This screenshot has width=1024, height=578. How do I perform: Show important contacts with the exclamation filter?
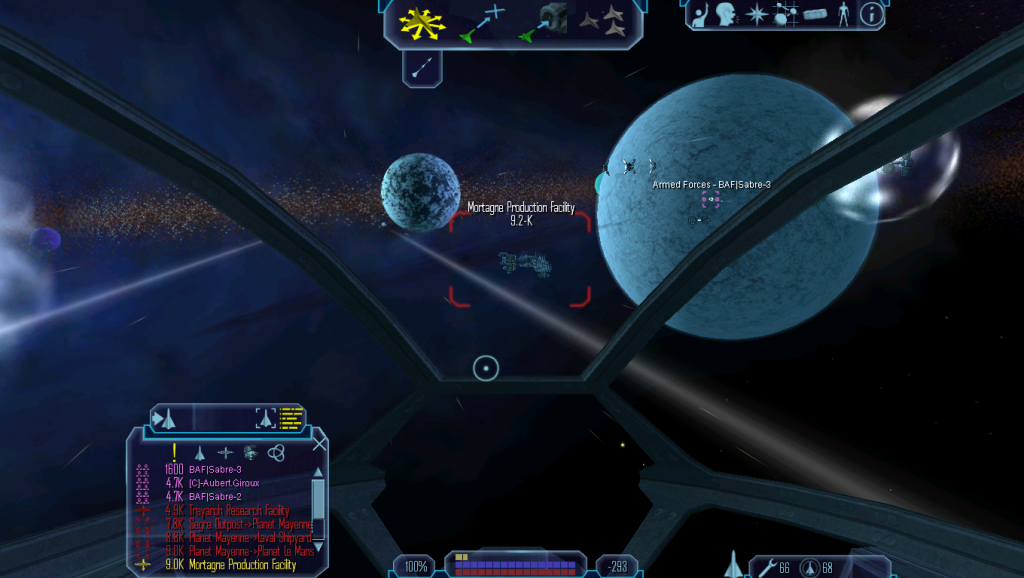175,452
